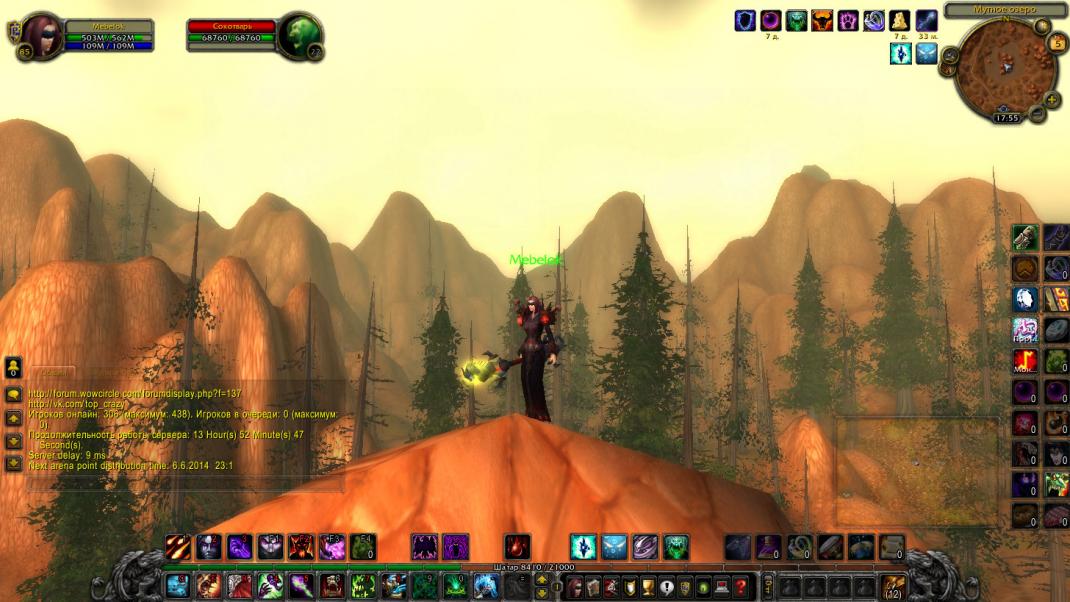Click the cheese food buff icon

pyautogui.click(x=900, y=20)
